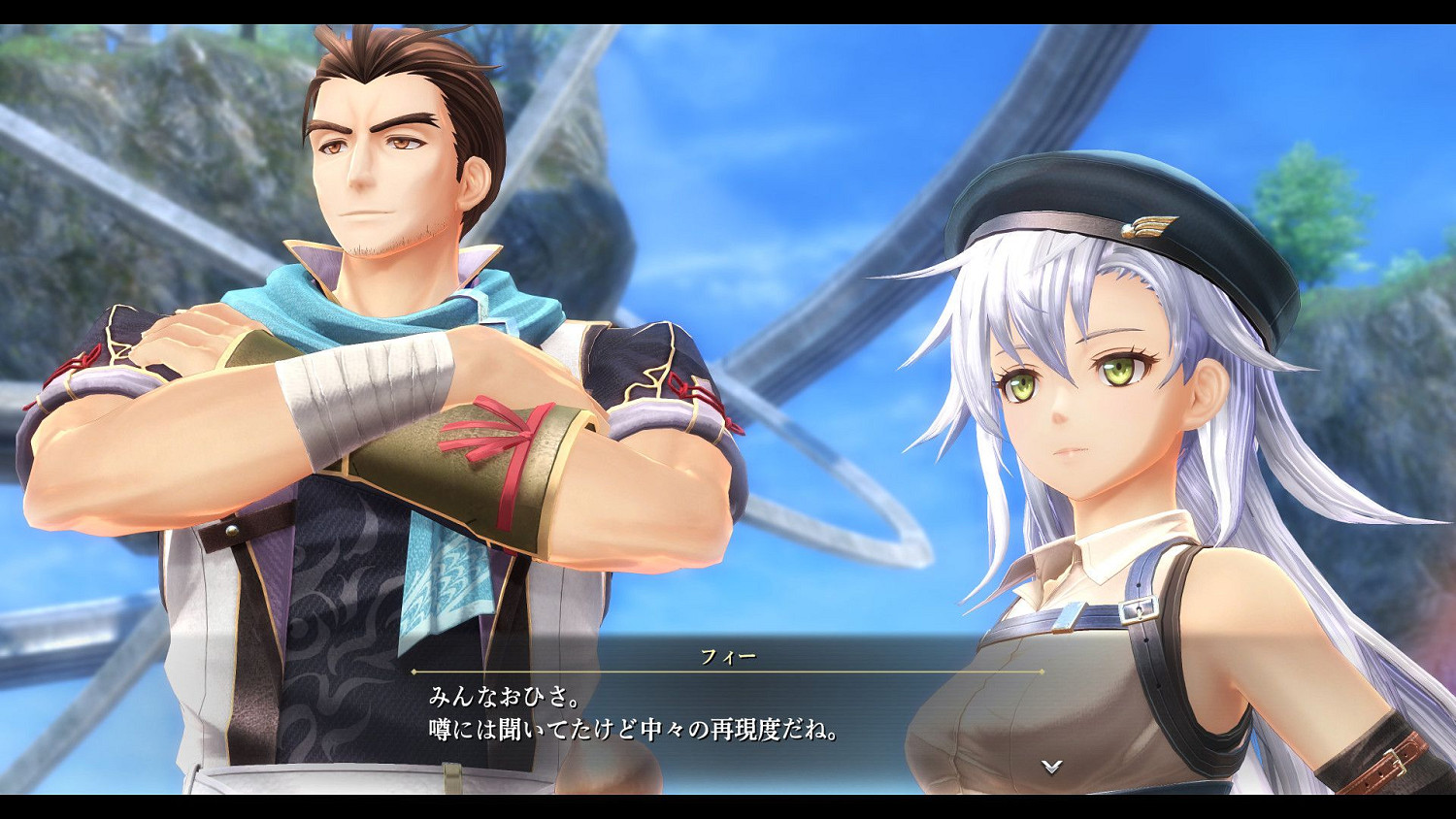Viewport: 1456px width, 819px height.
Task: Click the left end of the name divider line
Action: 415,673
